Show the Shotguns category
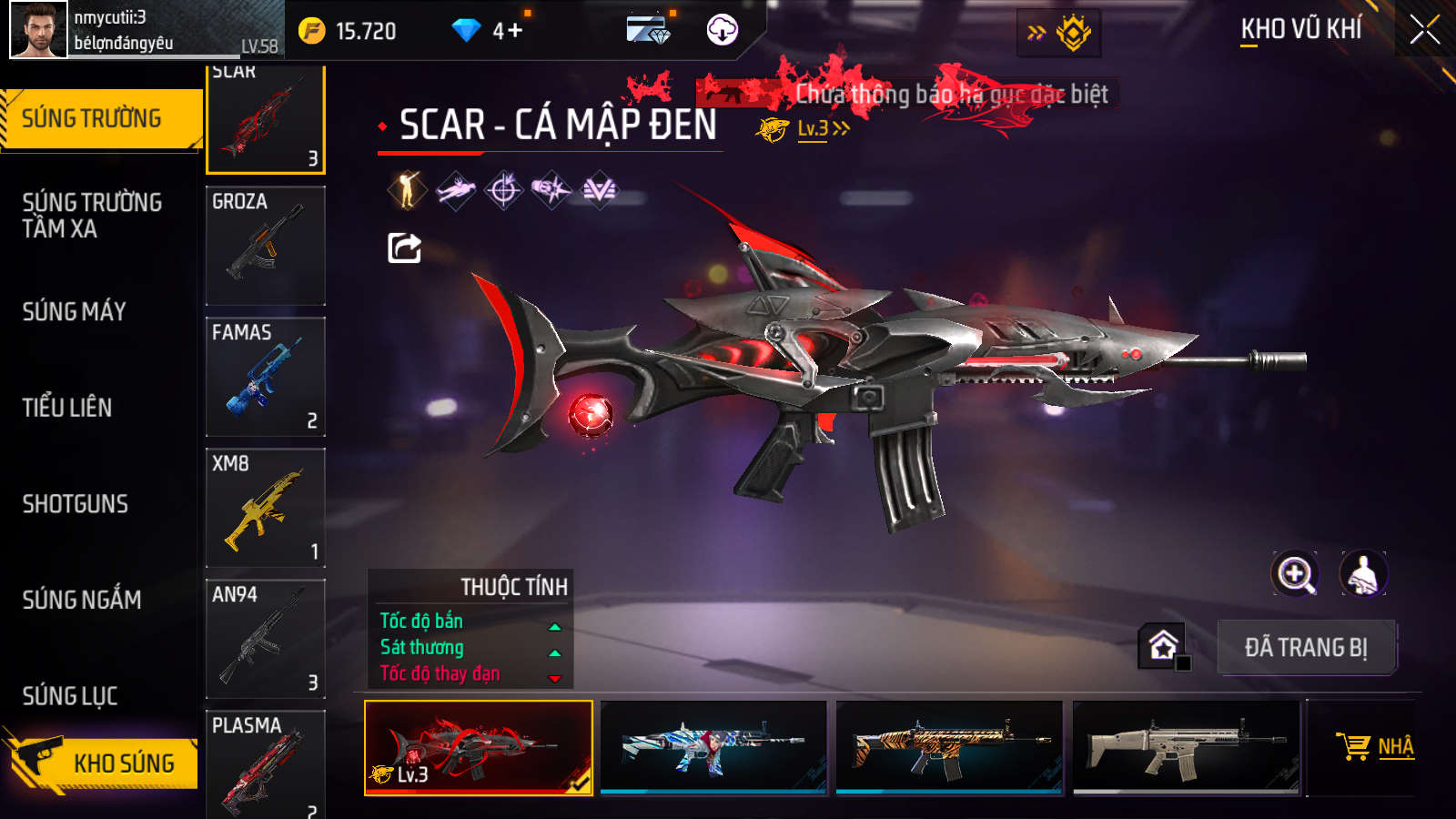 [x=76, y=504]
